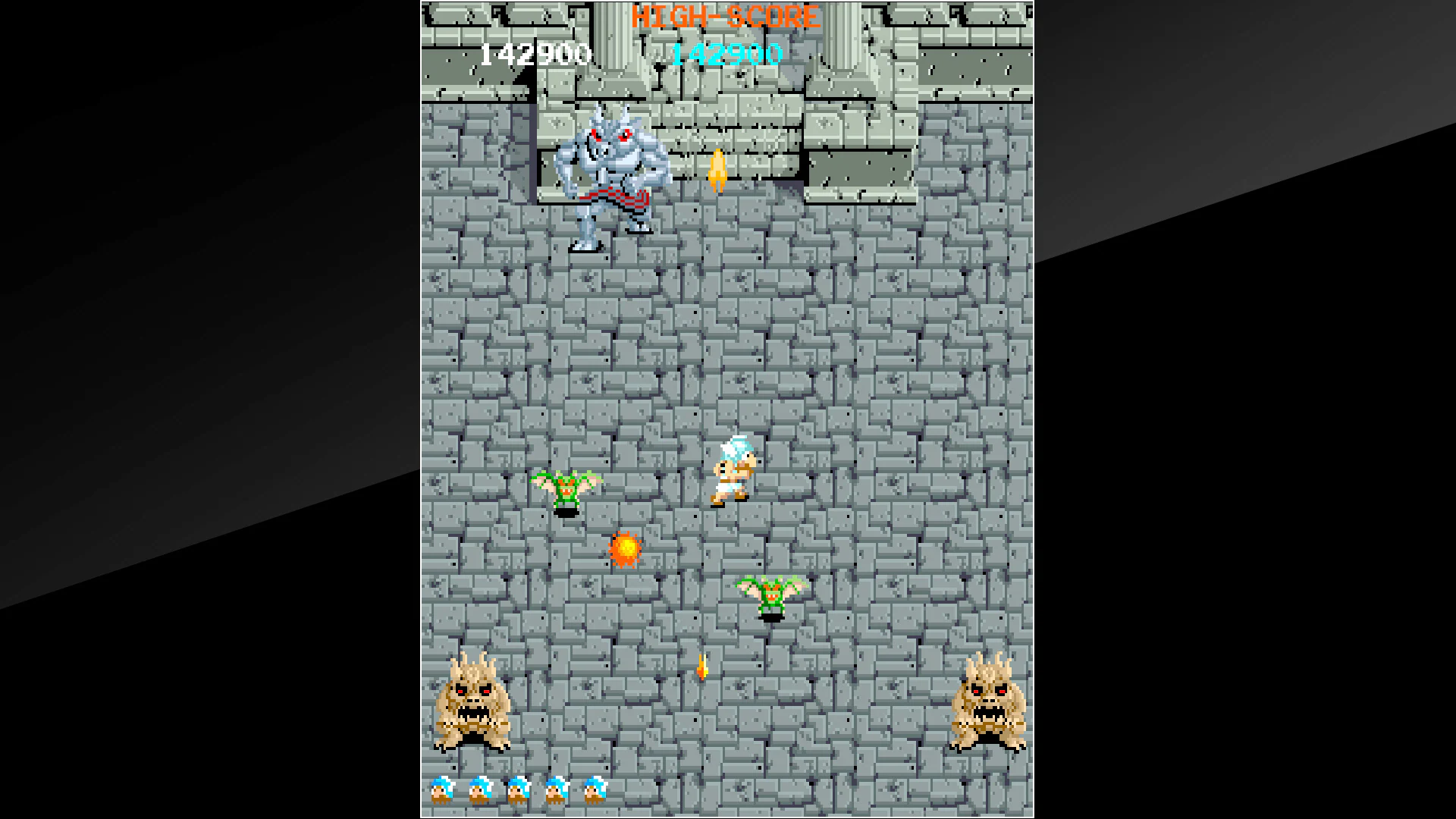Click the white player score 142900
This screenshot has height=819, width=1456.
(x=535, y=53)
